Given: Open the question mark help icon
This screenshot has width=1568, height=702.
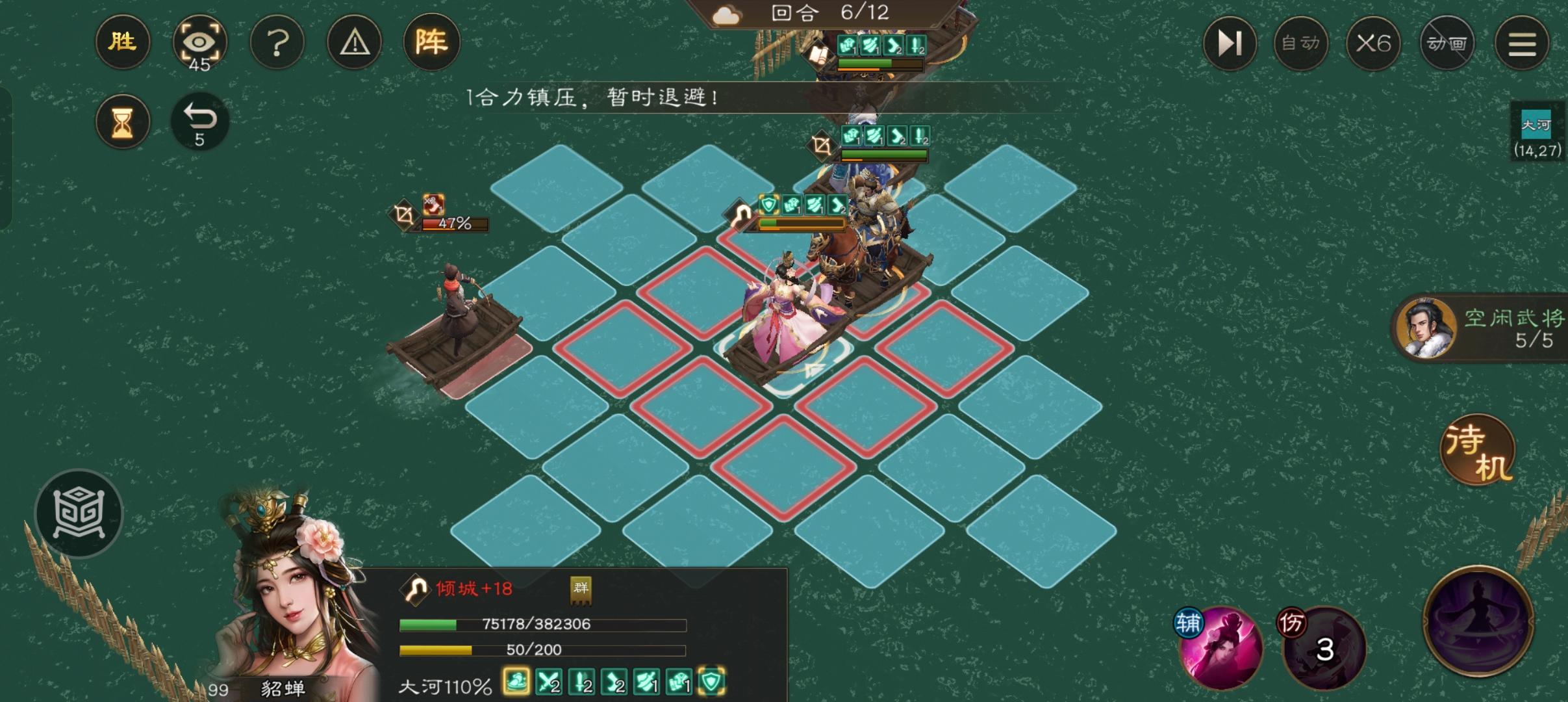Looking at the screenshot, I should click(278, 42).
